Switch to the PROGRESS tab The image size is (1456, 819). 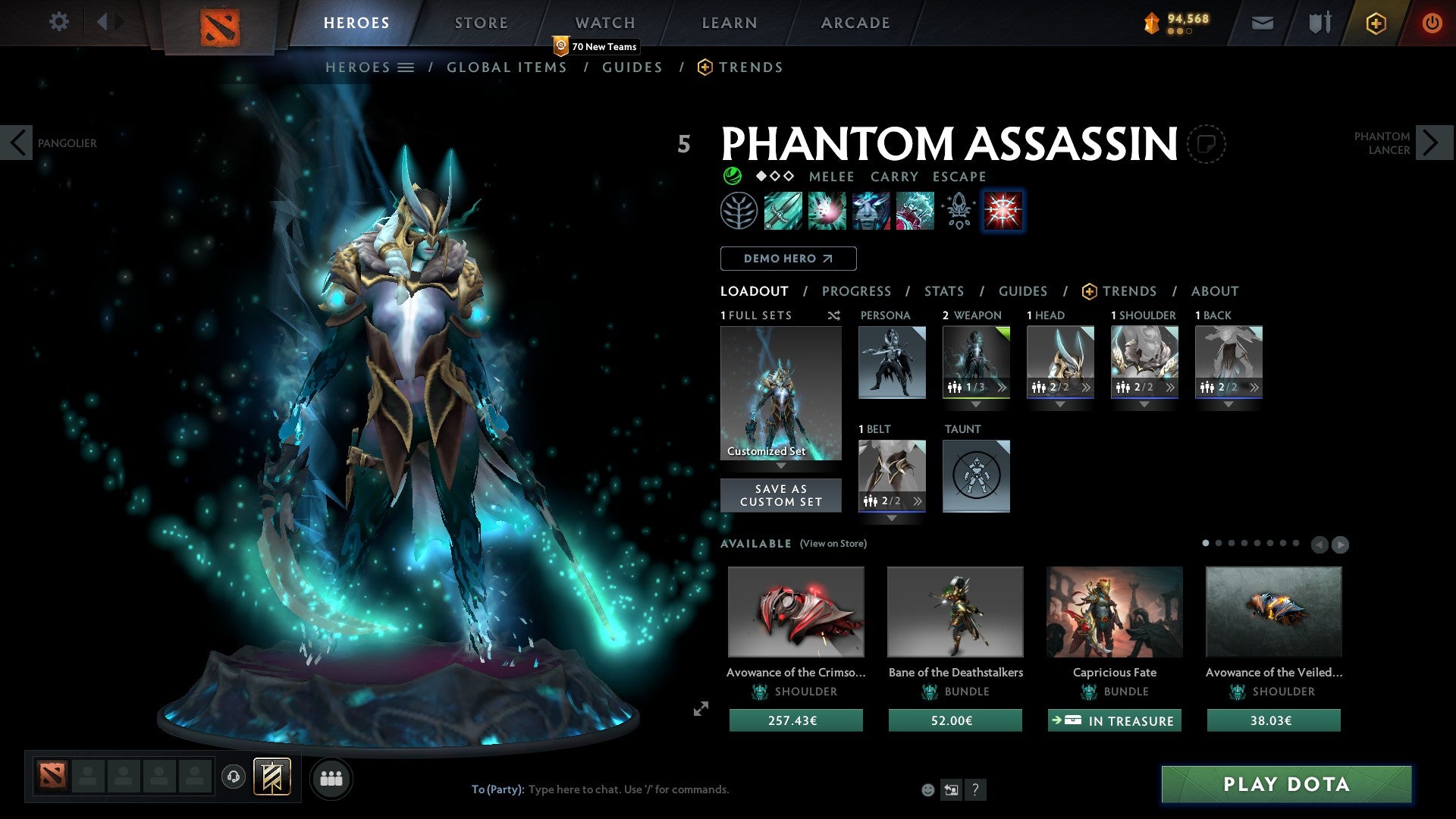pyautogui.click(x=857, y=291)
